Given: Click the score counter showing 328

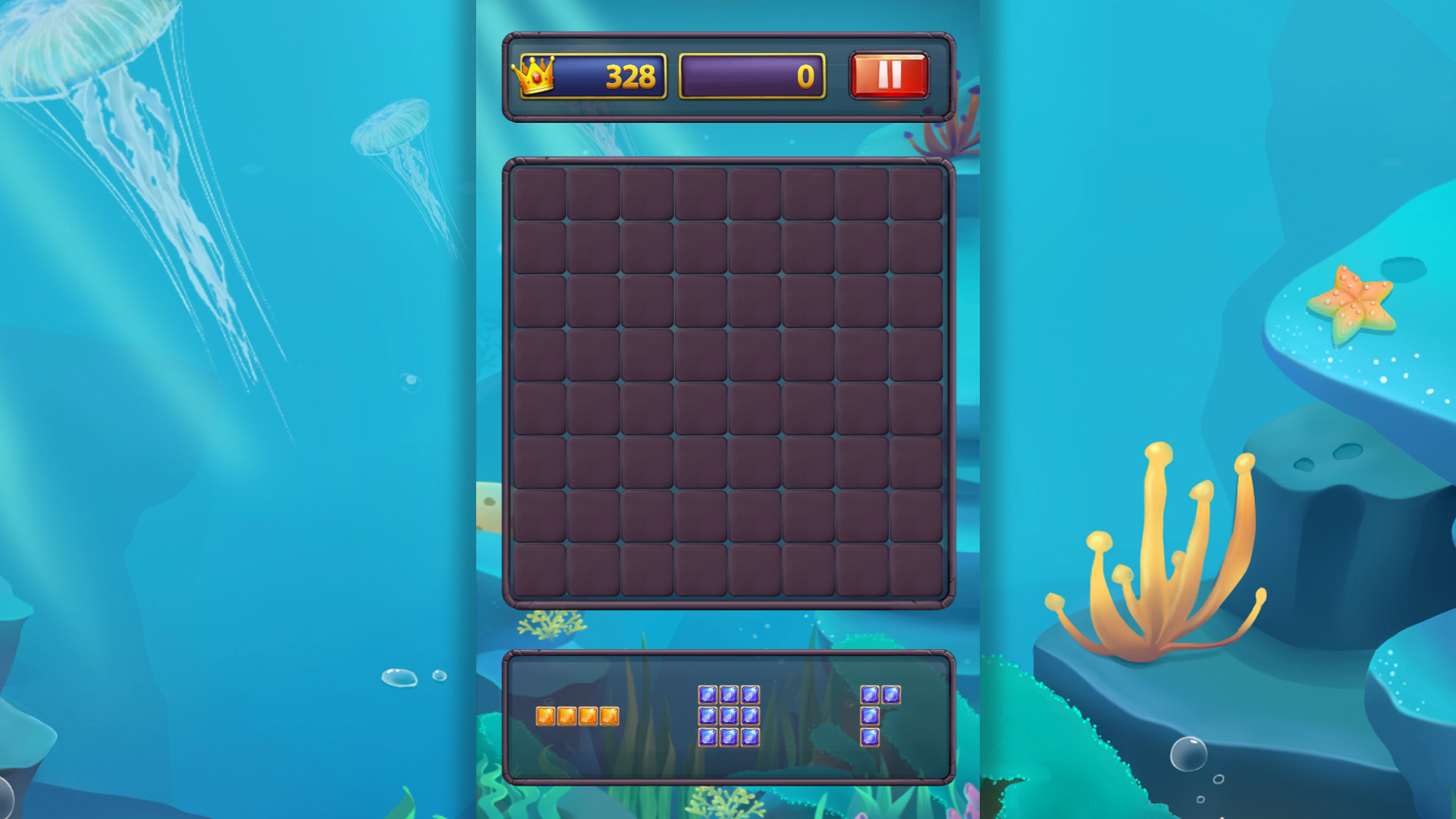Looking at the screenshot, I should [x=614, y=75].
